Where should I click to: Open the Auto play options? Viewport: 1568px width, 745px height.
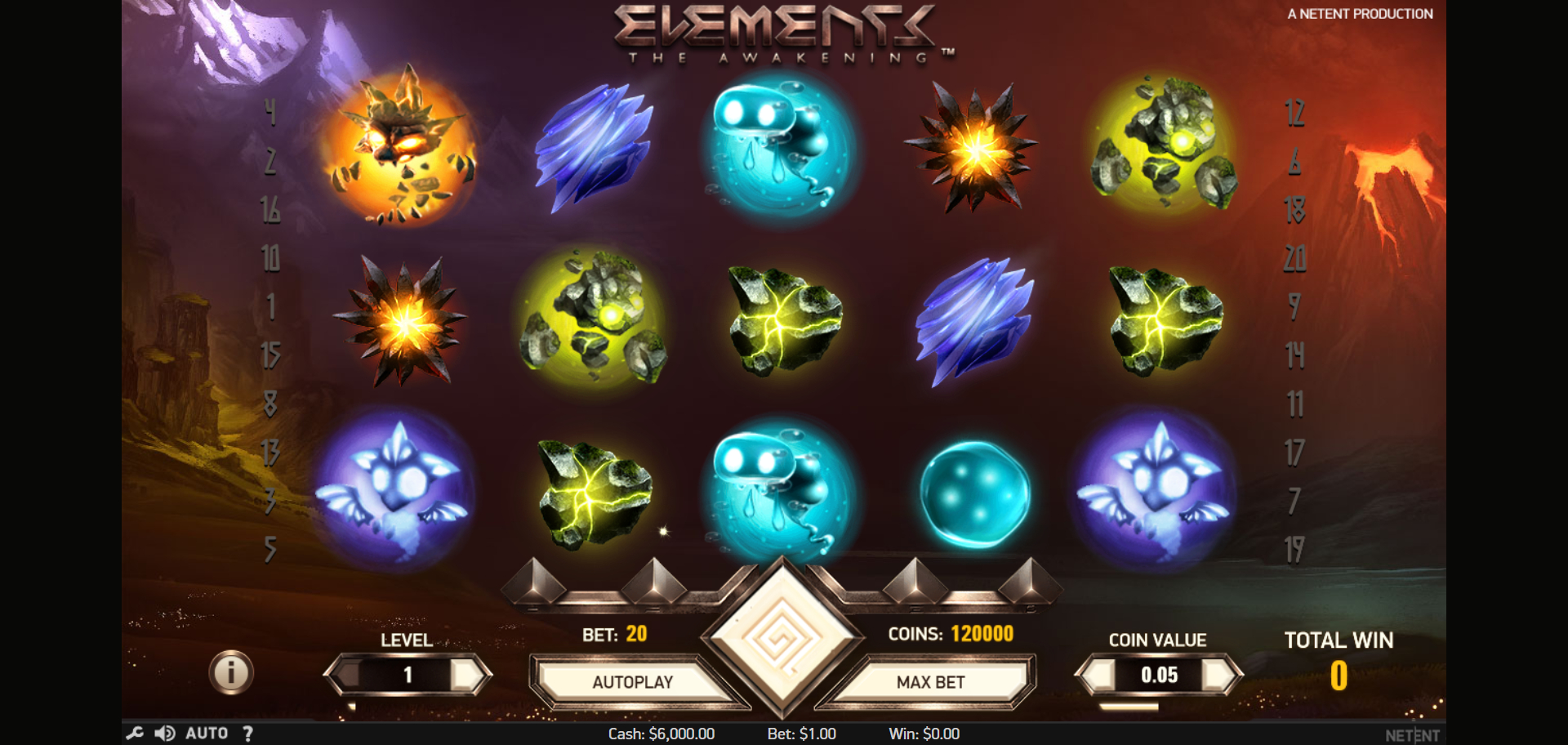207,733
